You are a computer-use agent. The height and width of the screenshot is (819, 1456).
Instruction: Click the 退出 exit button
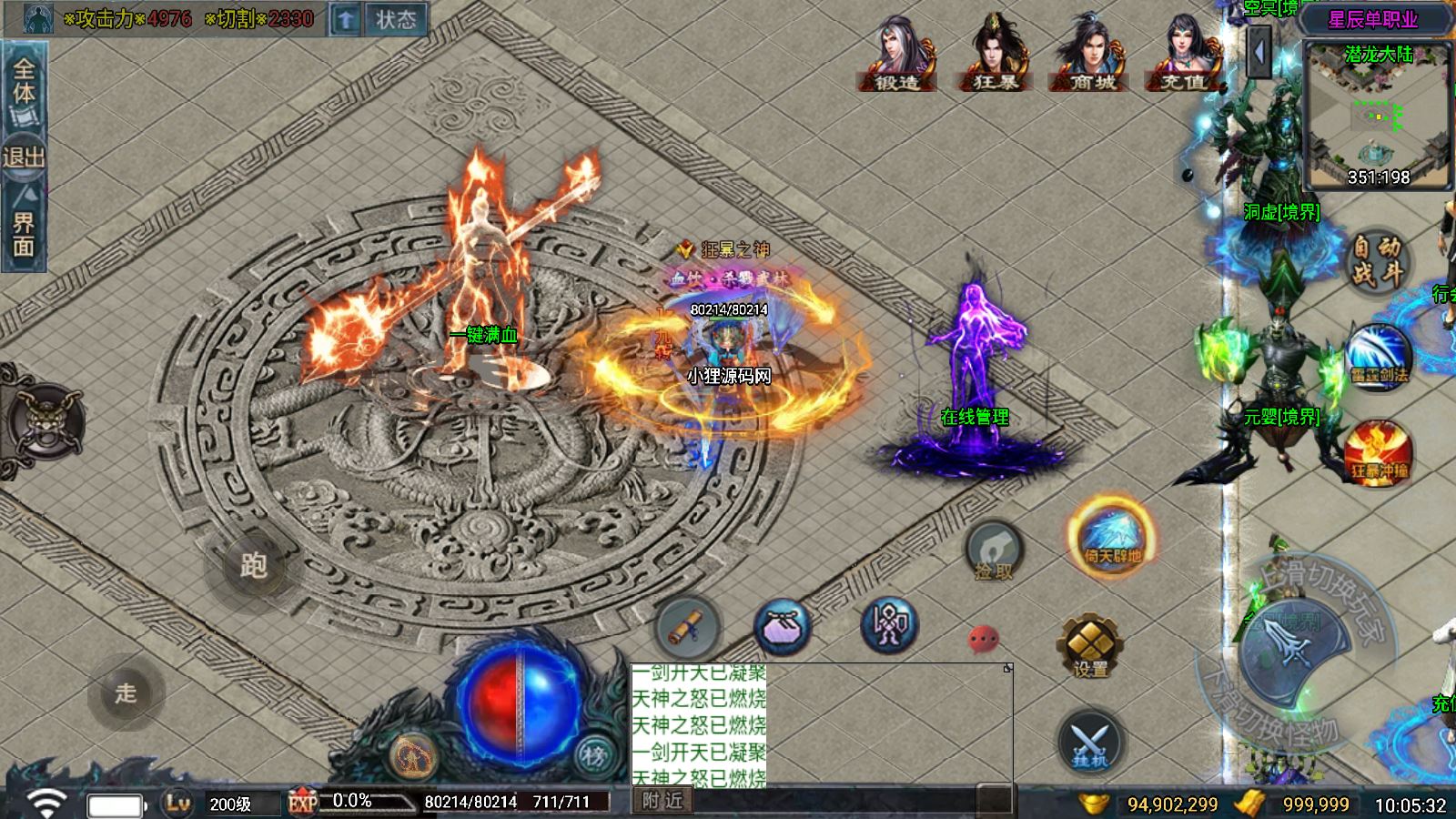(24, 157)
